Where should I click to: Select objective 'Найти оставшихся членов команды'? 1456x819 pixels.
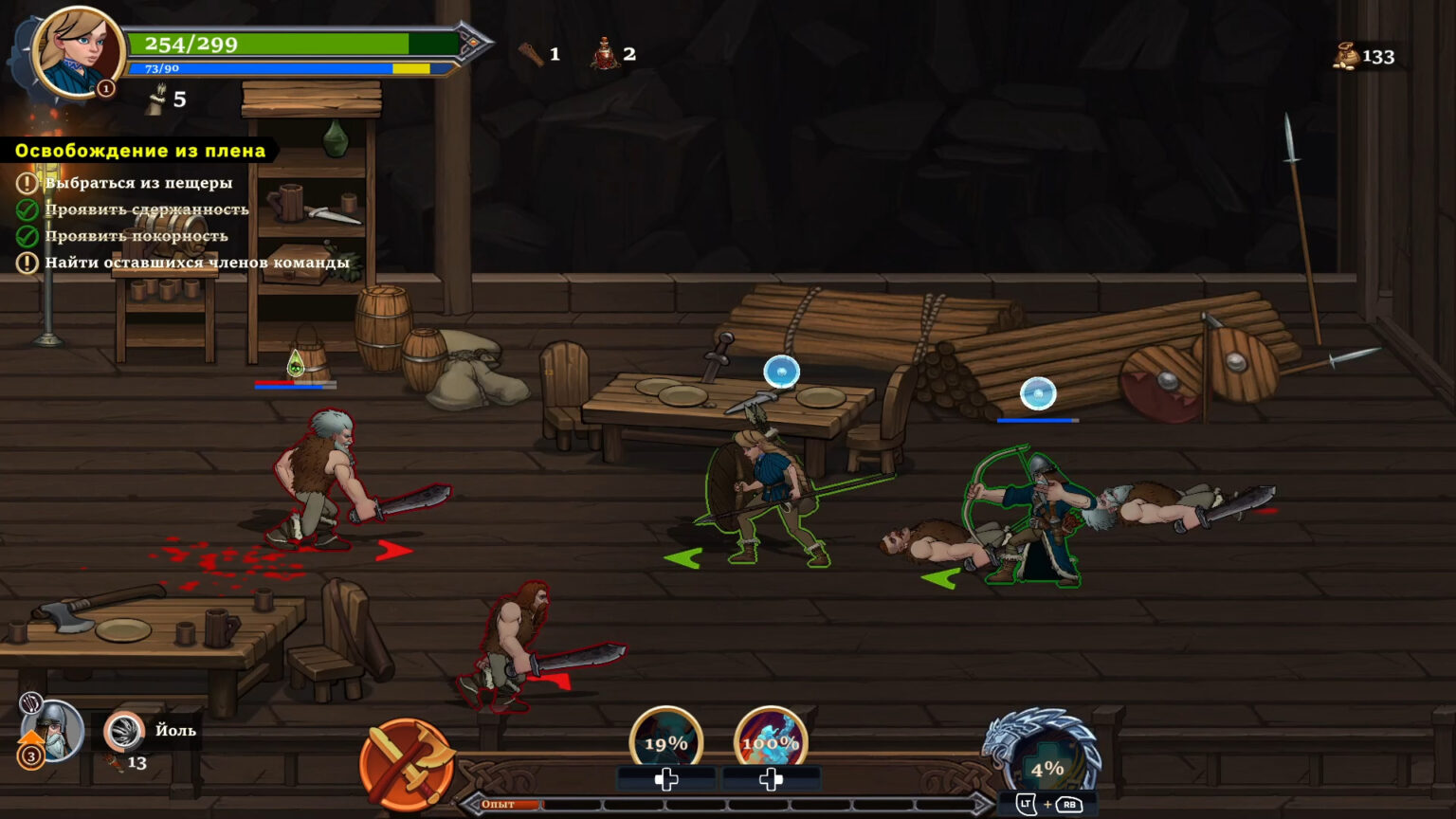tap(197, 263)
